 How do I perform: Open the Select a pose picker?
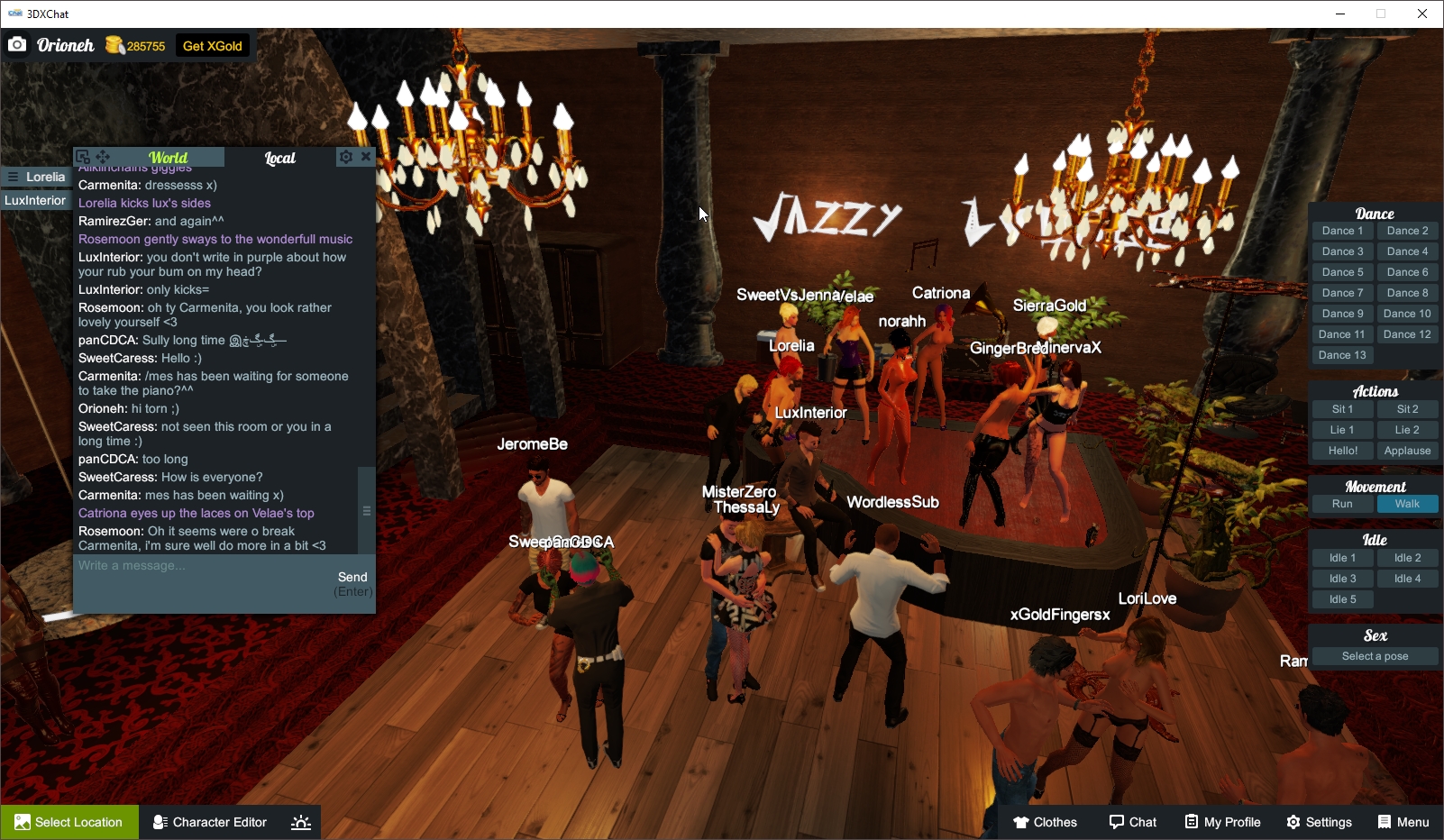click(x=1375, y=656)
